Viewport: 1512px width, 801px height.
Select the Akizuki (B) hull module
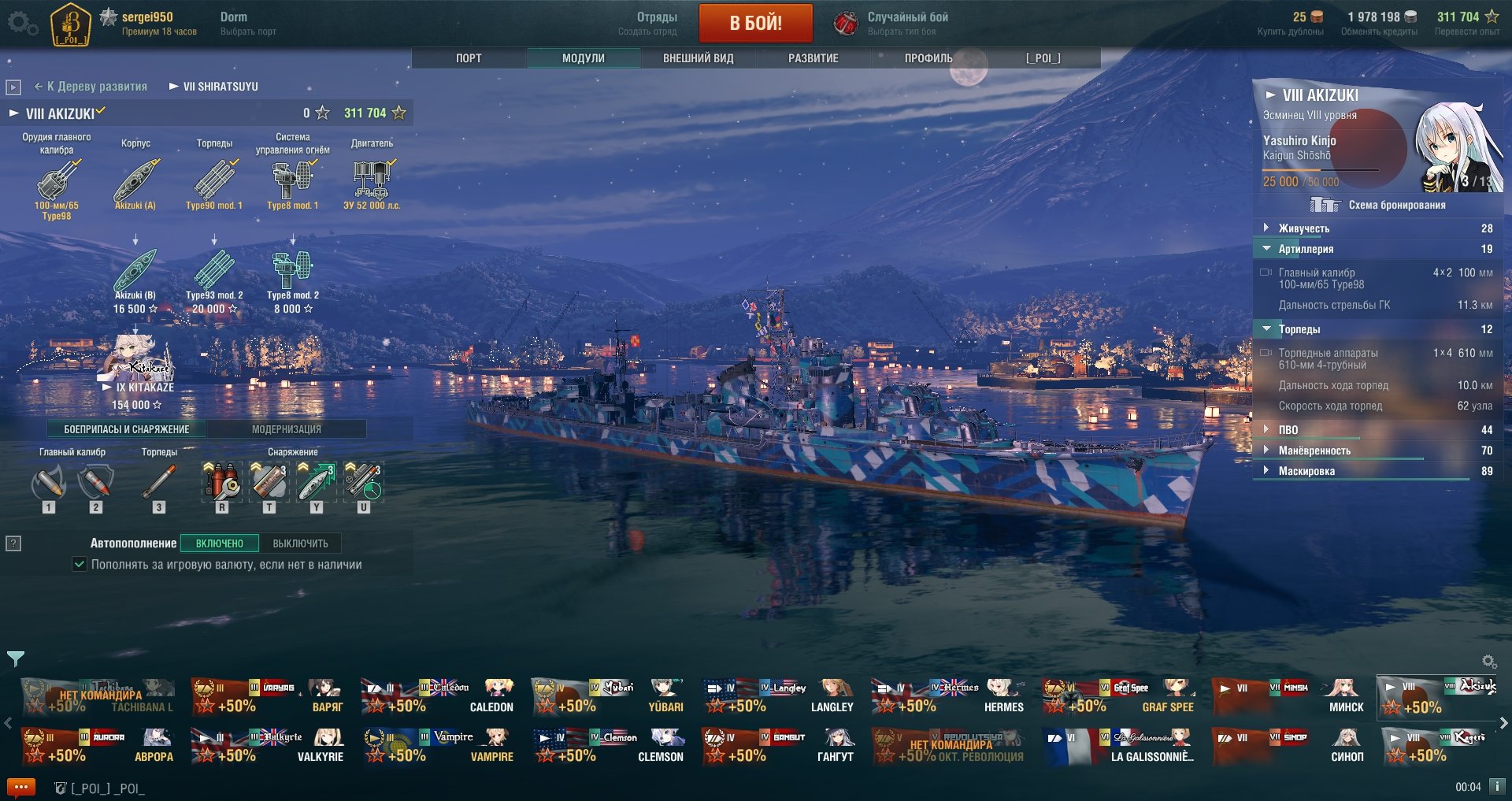(x=135, y=272)
